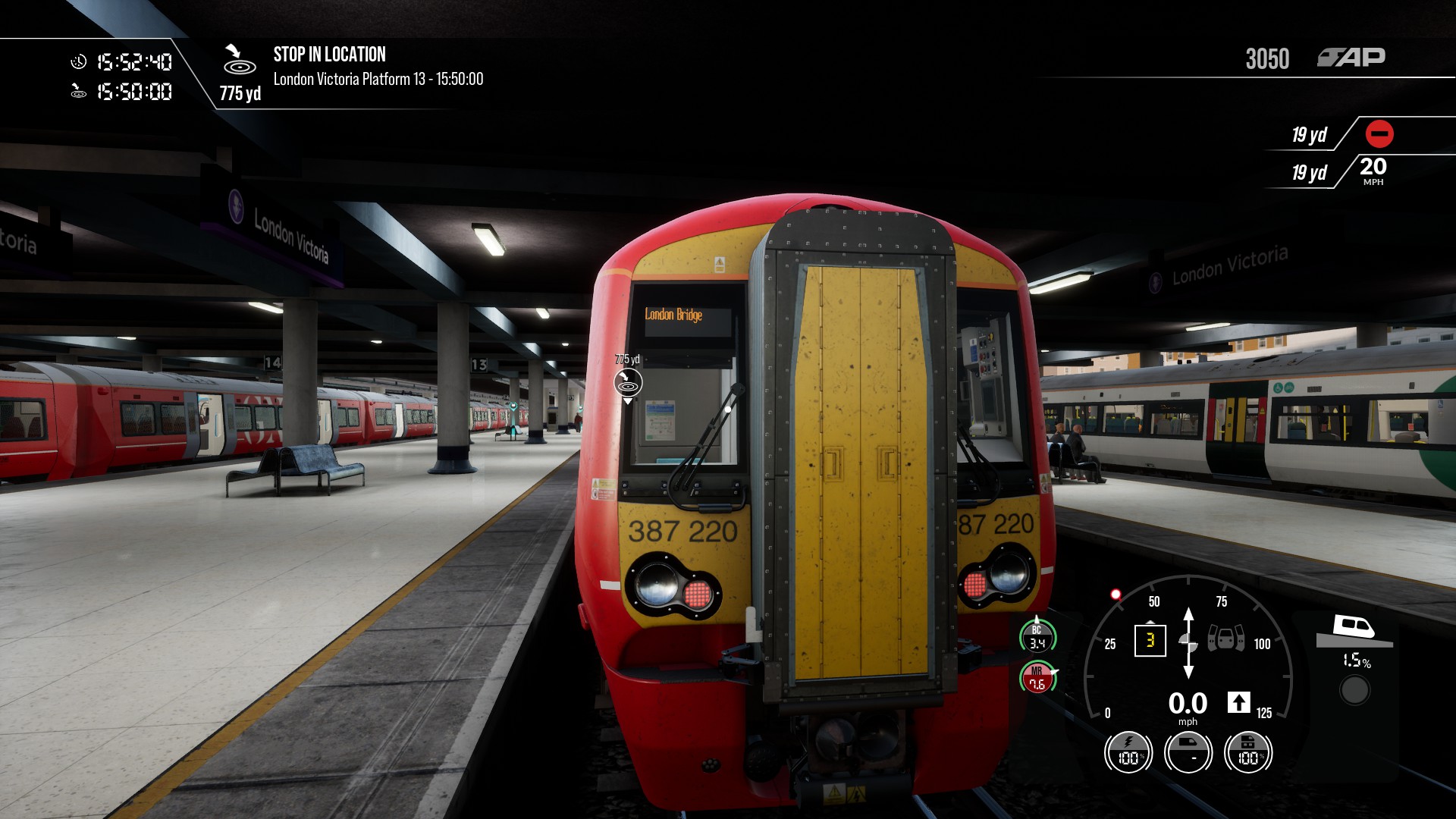This screenshot has width=1456, height=819.
Task: Click the train brake gauge with dash
Action: click(x=1188, y=753)
